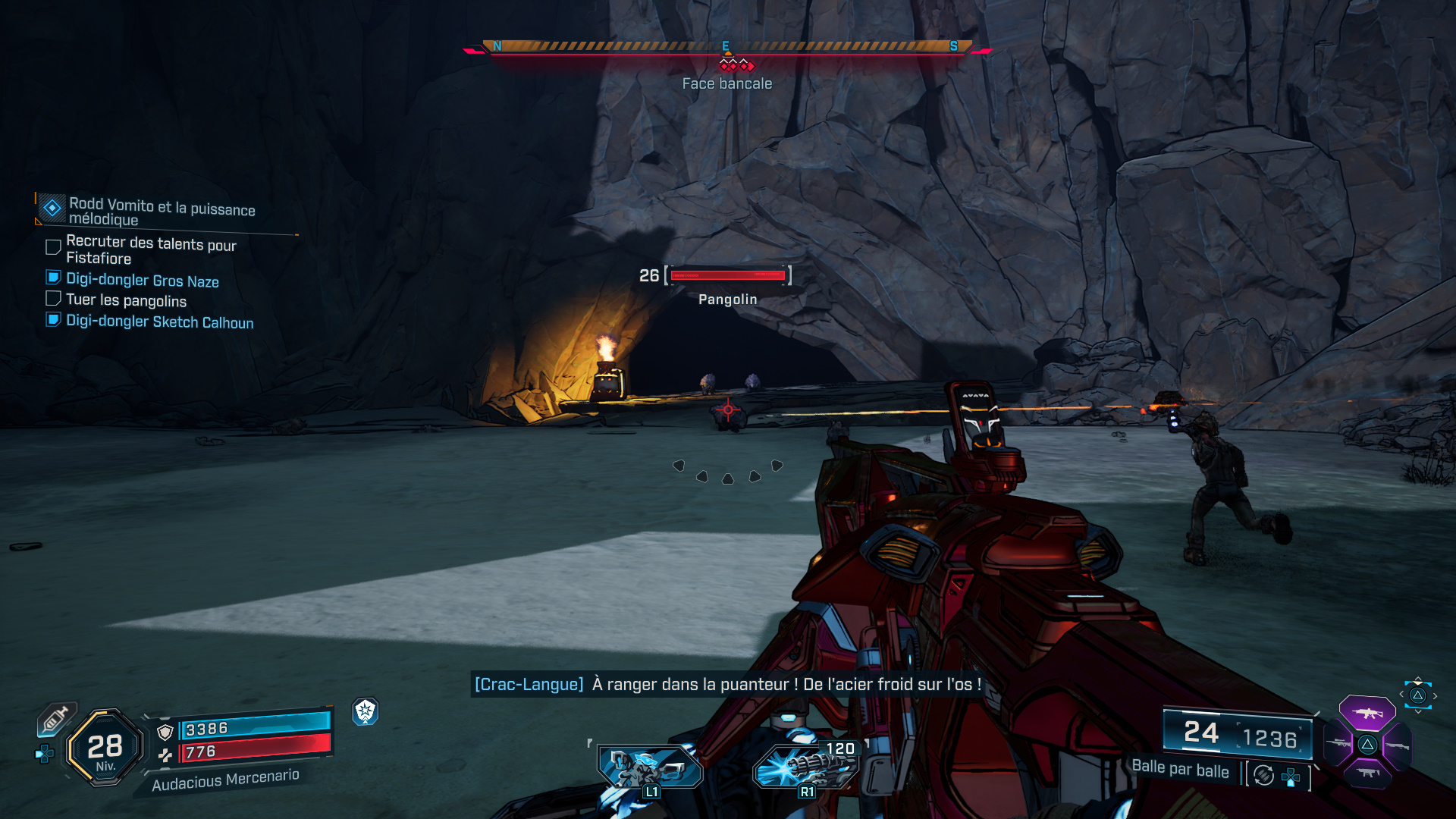Toggle the 'Balle par balle' fire mode
Image resolution: width=1456 pixels, height=819 pixels.
pyautogui.click(x=1180, y=769)
